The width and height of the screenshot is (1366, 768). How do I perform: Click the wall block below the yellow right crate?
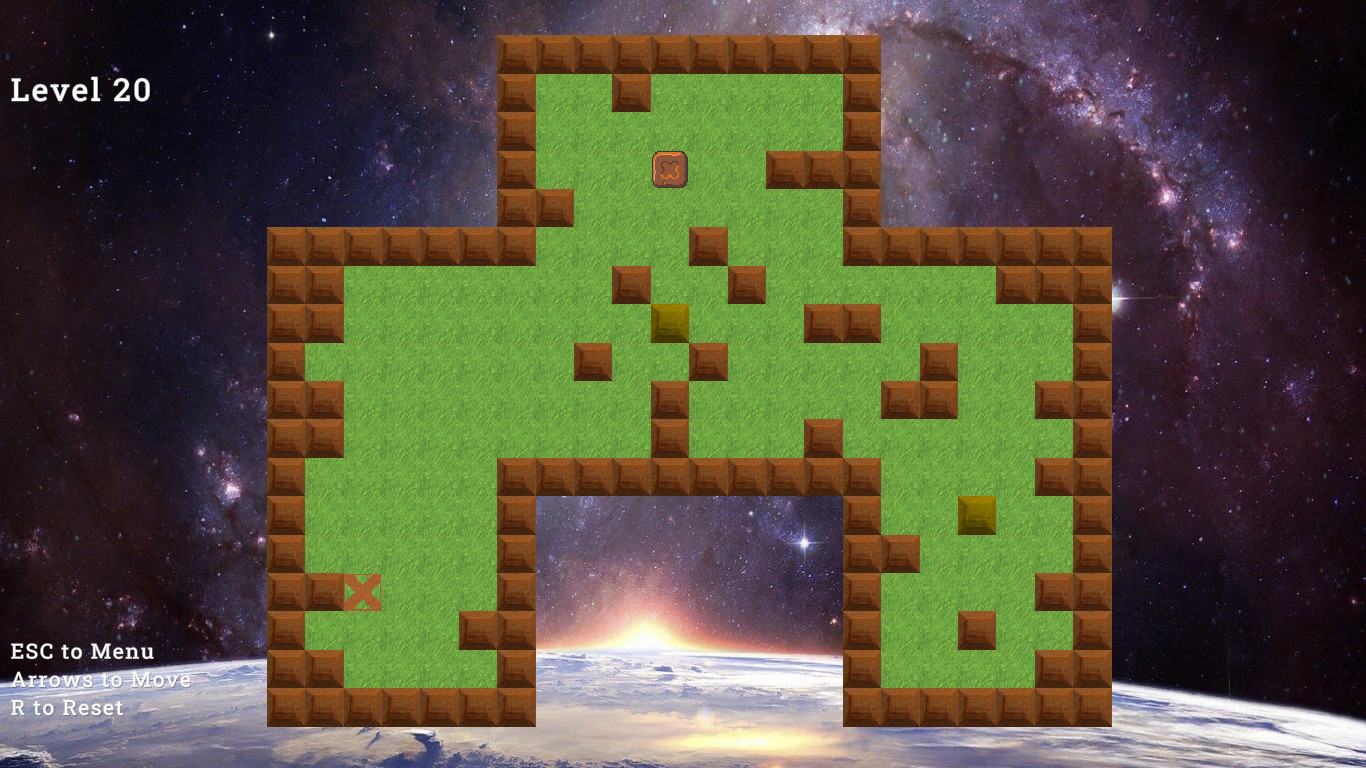click(977, 630)
